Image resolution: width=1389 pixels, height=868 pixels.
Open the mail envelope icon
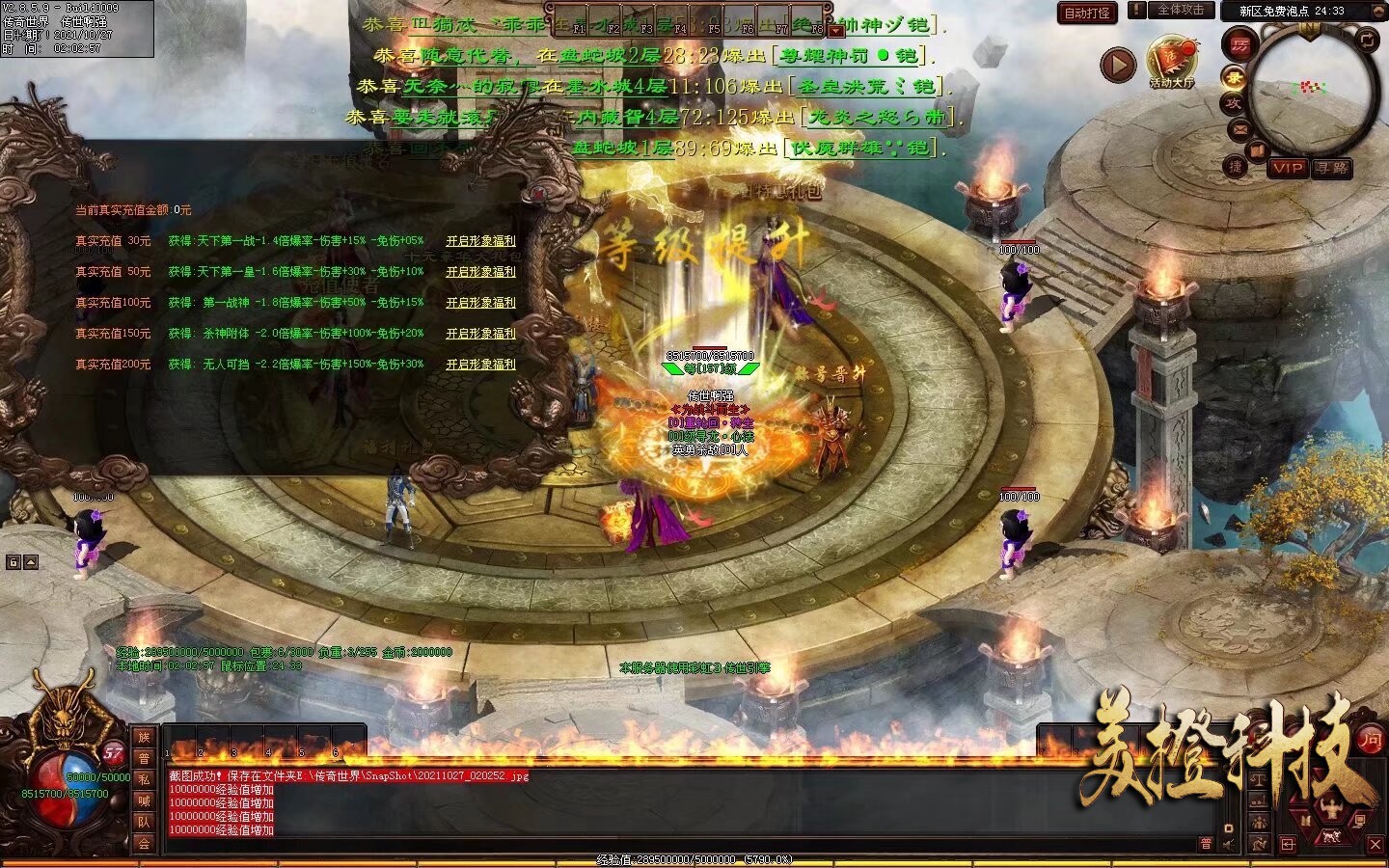(x=1239, y=129)
